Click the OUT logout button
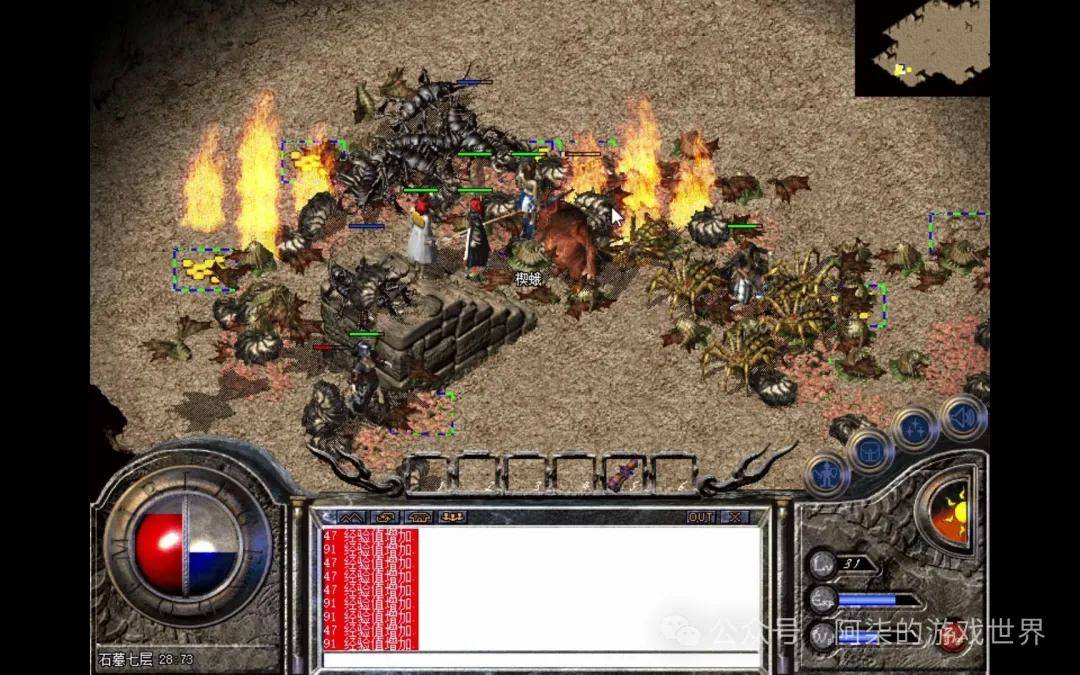1080x675 pixels. pos(701,517)
